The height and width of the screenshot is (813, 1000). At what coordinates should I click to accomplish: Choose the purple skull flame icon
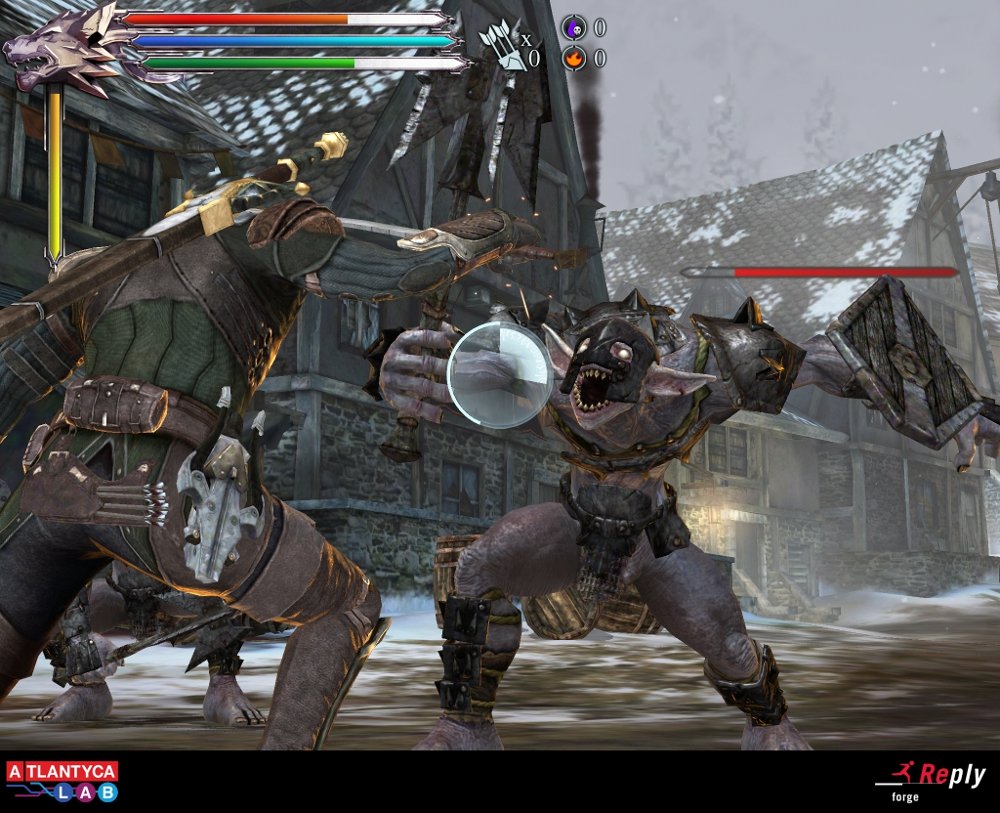(574, 28)
